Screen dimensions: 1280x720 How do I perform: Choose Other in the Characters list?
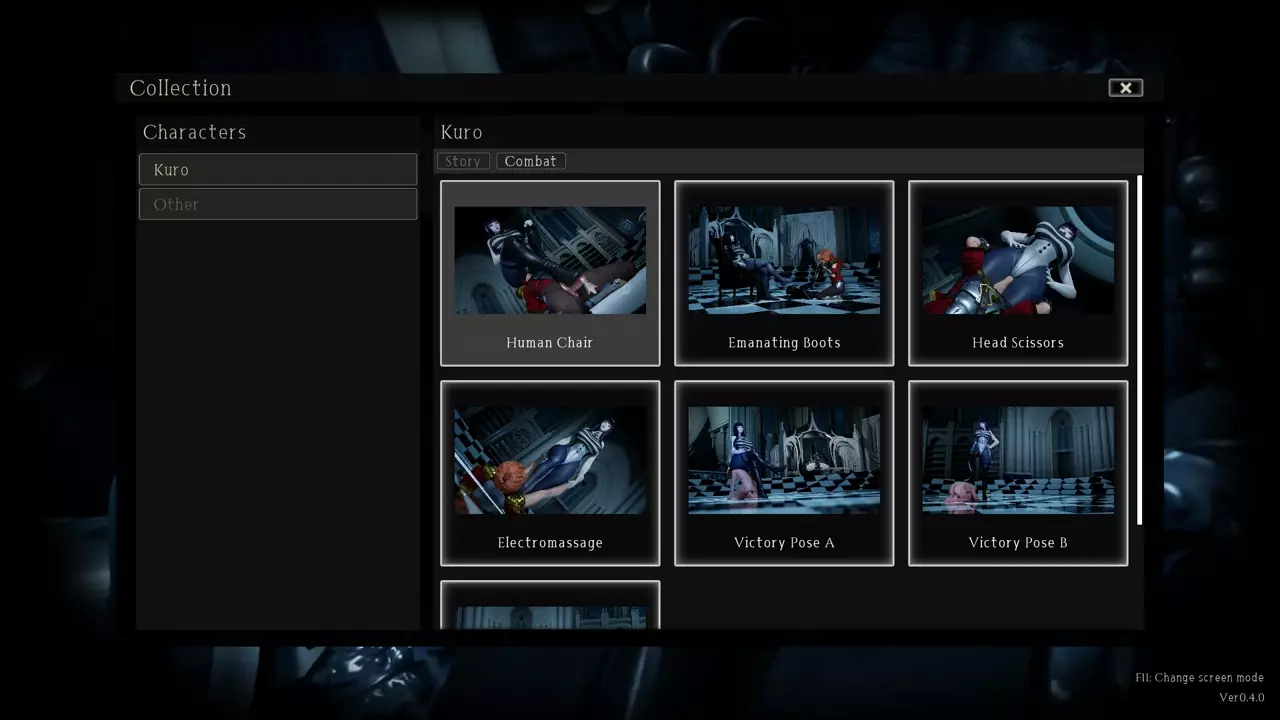[x=278, y=204]
